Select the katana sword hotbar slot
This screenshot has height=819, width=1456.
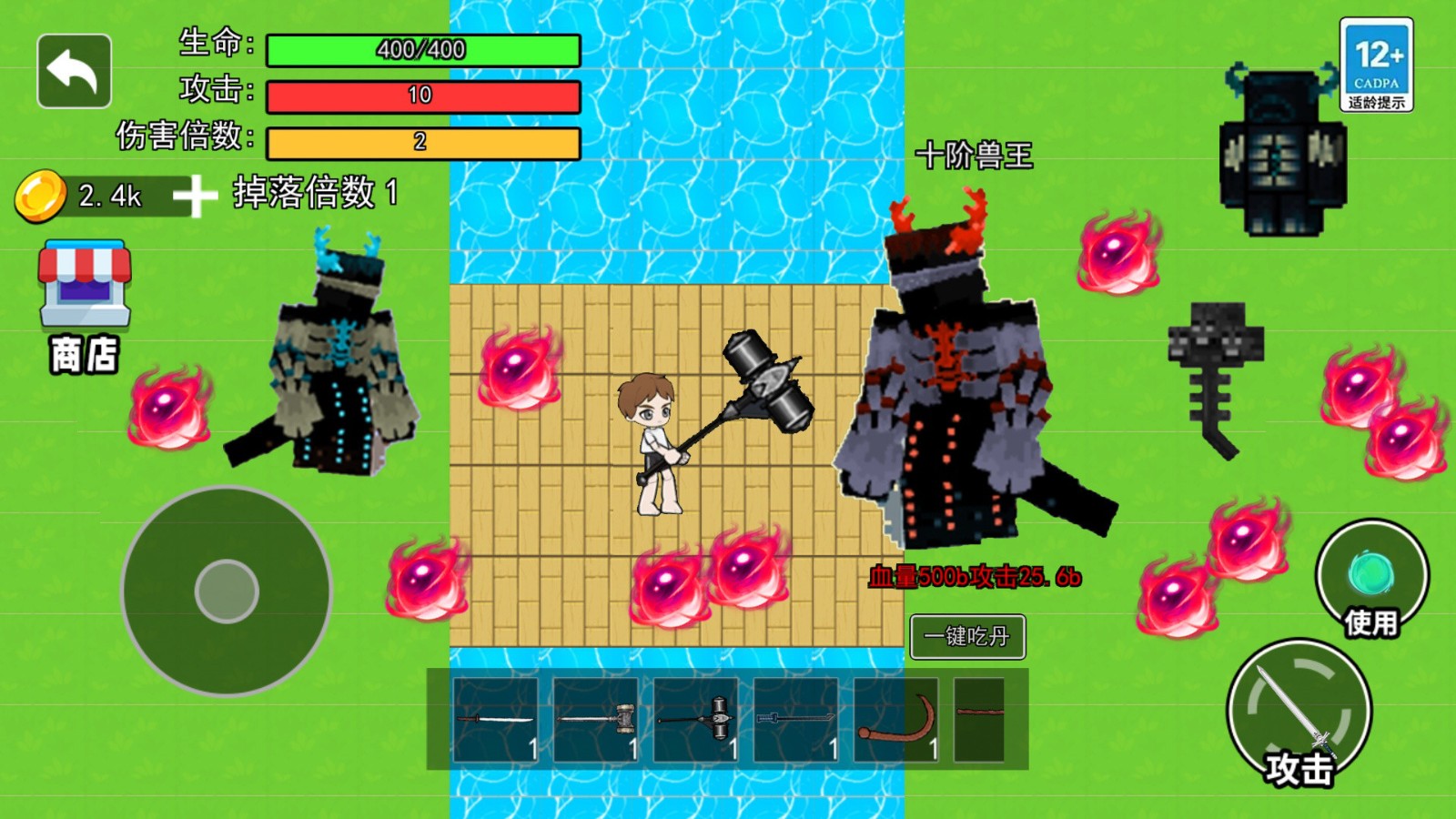pos(496,720)
